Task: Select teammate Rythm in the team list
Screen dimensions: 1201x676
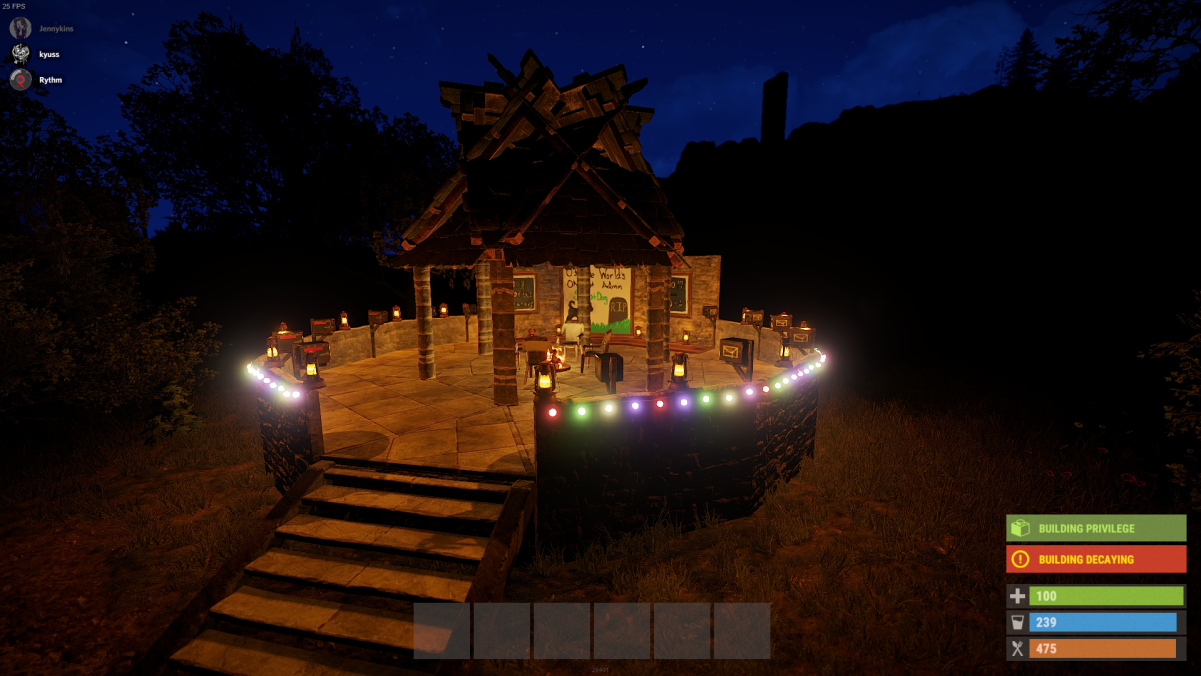Action: click(50, 80)
